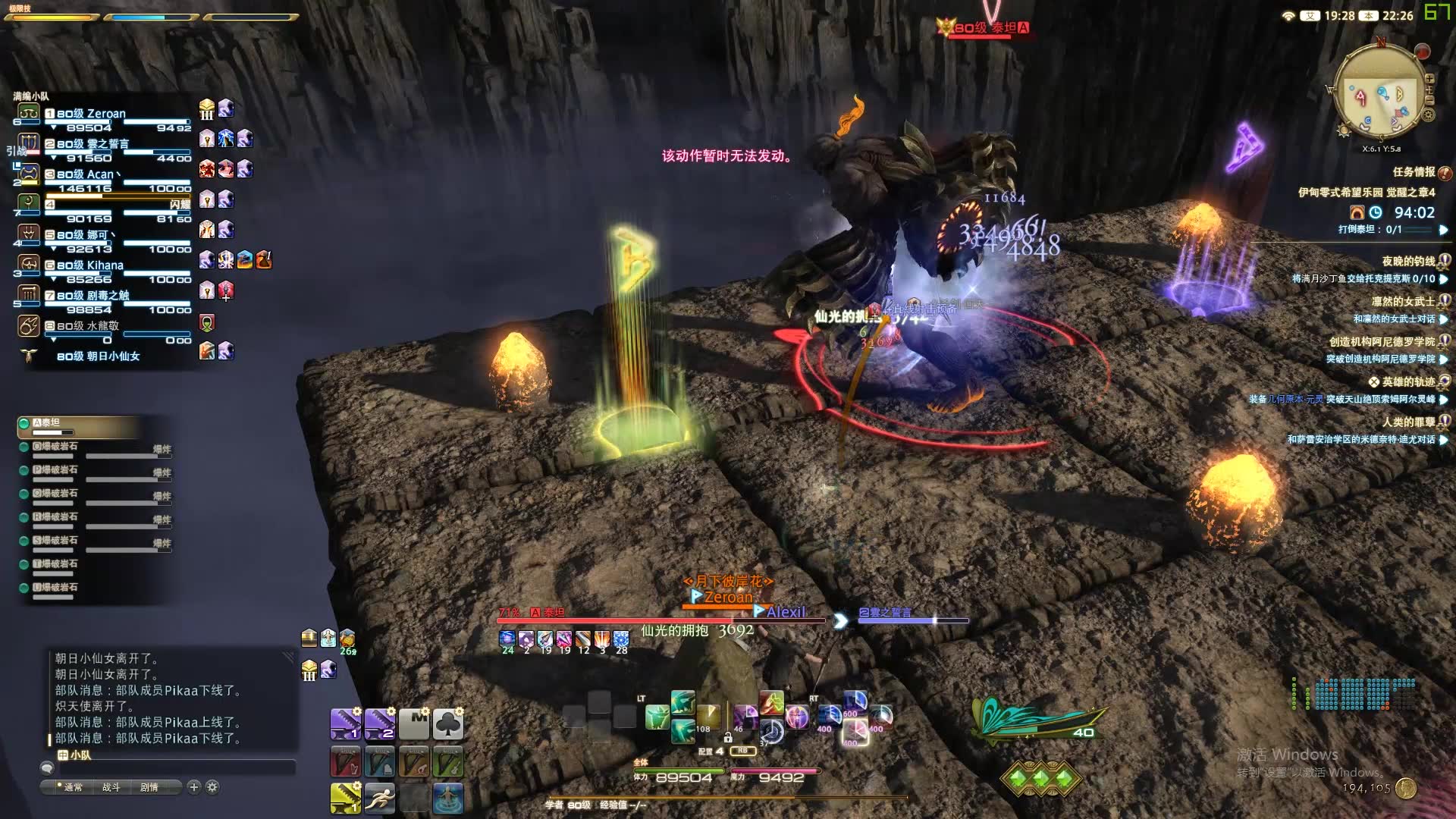The width and height of the screenshot is (1456, 819).
Task: Select the red harp performance icon
Action: pos(346,761)
